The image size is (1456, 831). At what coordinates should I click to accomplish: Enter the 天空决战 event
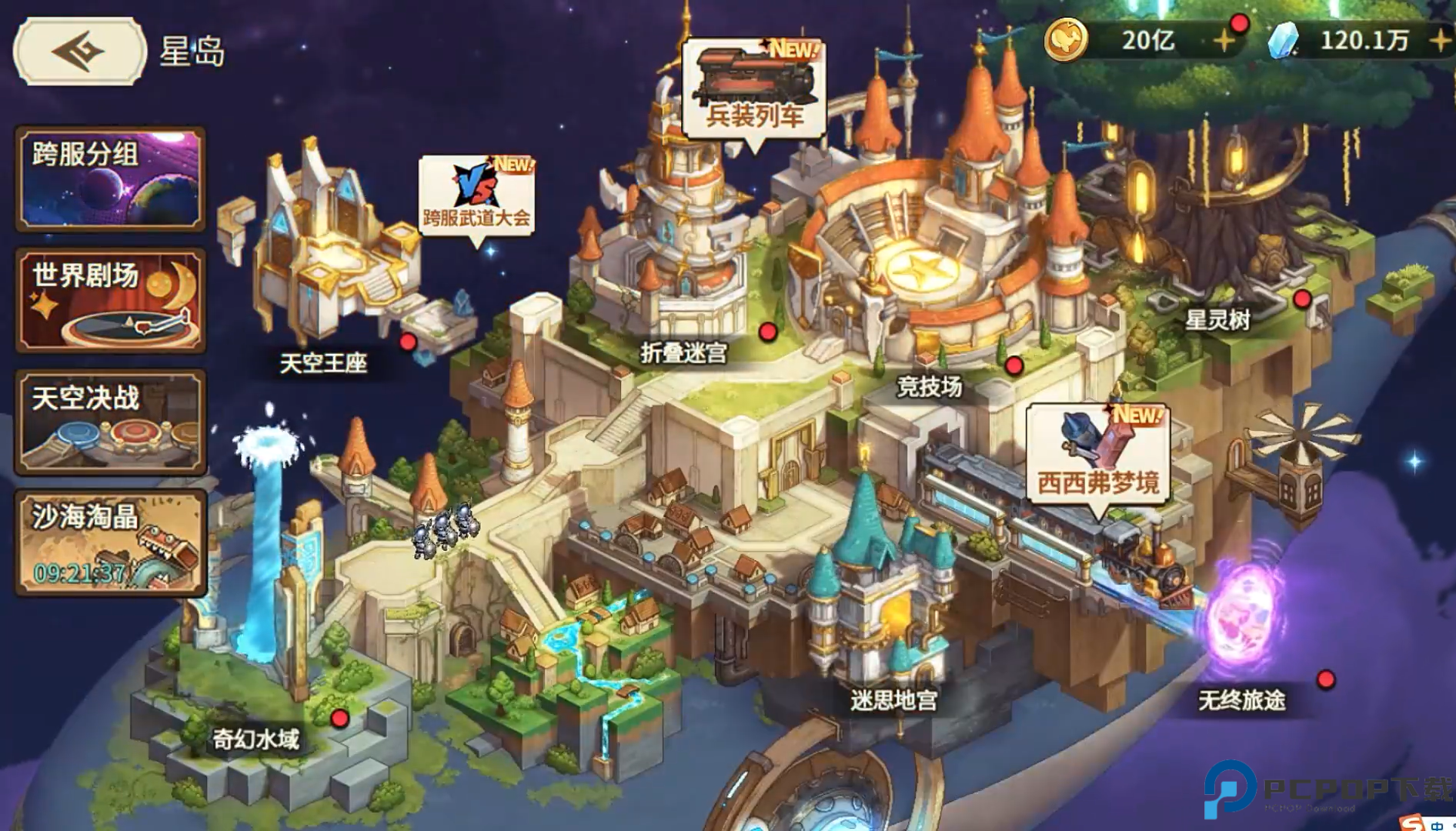tap(111, 422)
